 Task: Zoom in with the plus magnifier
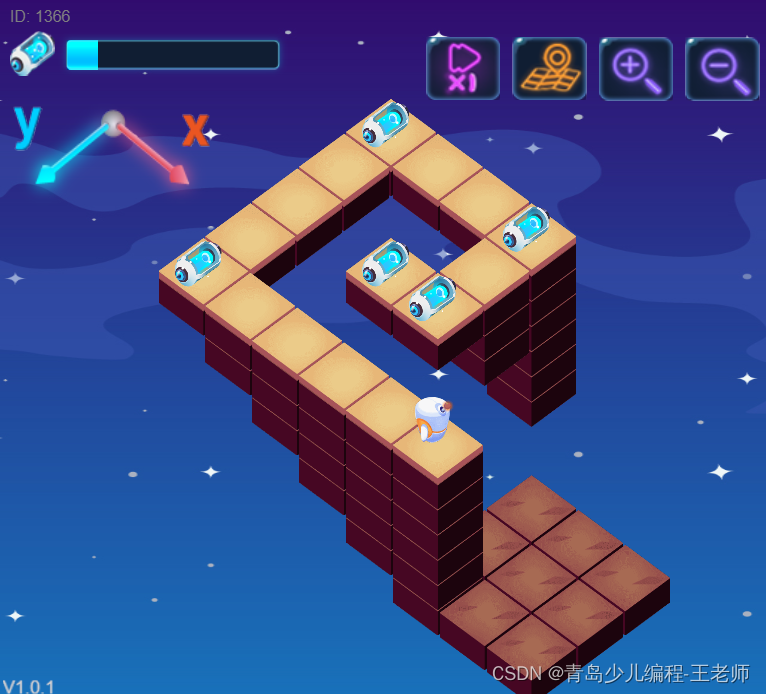tap(635, 68)
